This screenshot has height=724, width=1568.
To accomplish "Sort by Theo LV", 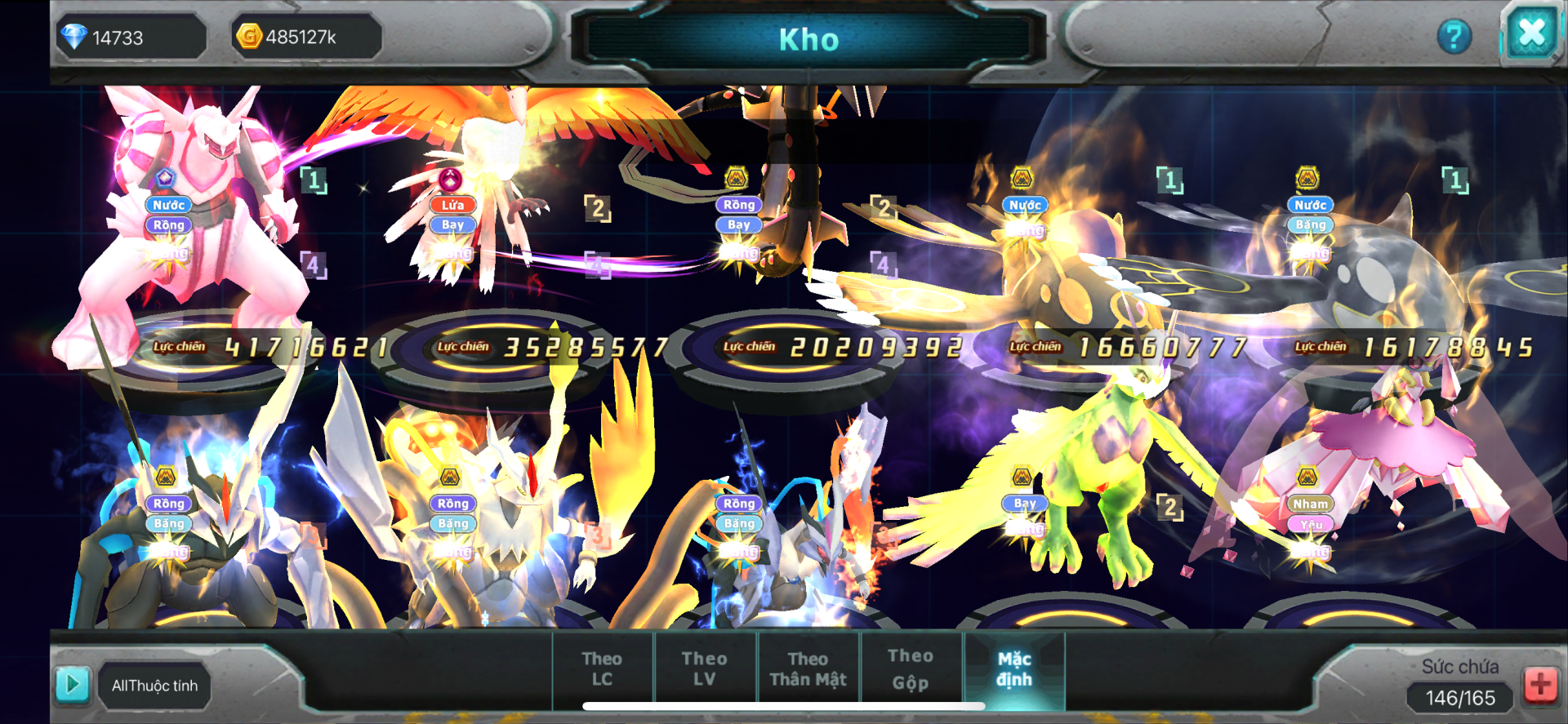I will point(704,668).
